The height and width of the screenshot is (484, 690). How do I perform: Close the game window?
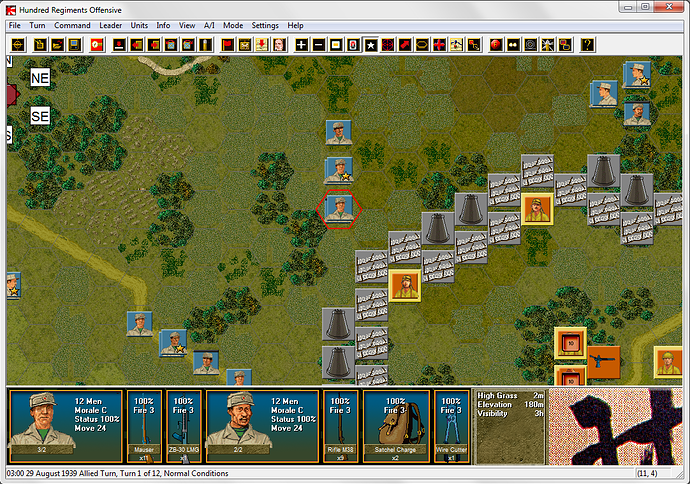(674, 8)
